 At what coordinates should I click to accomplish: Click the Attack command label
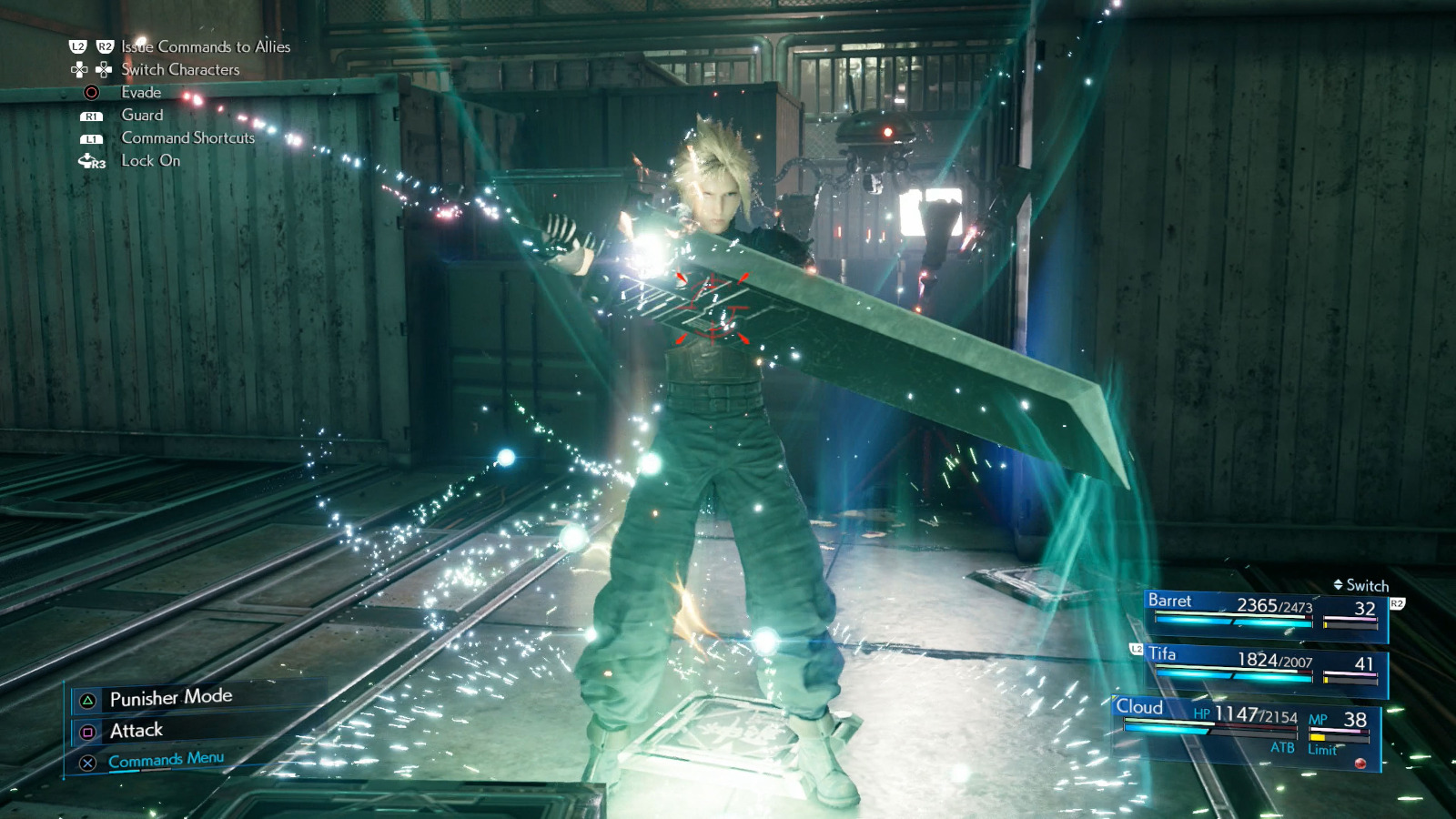click(135, 730)
